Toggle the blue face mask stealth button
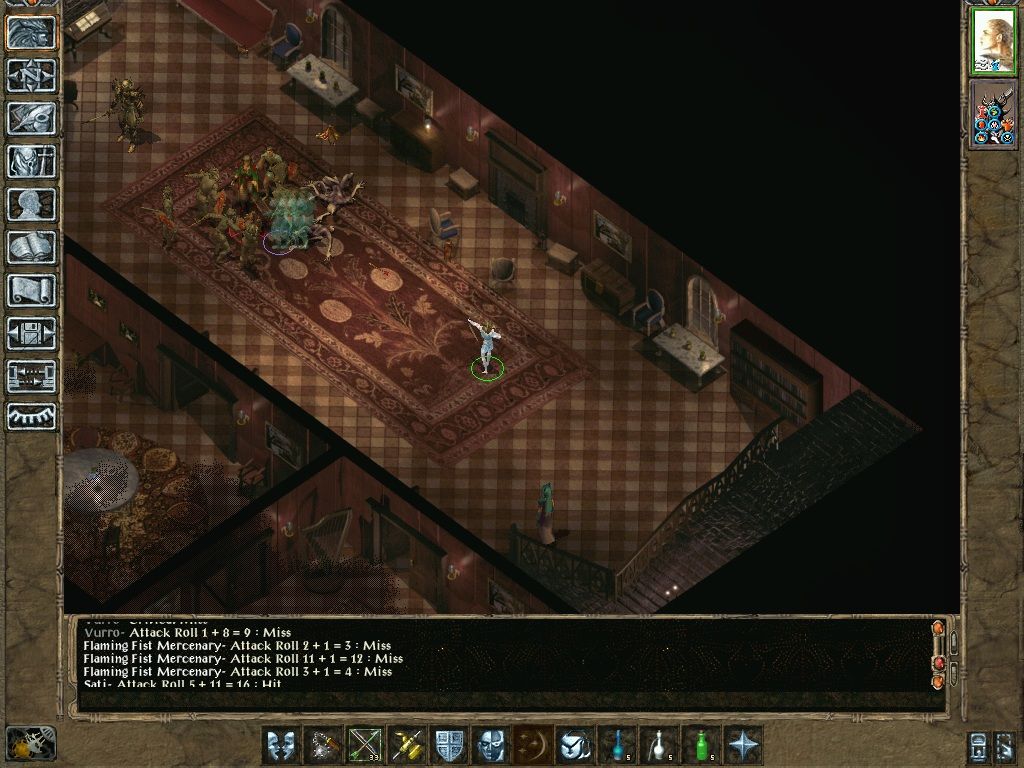 [491, 745]
